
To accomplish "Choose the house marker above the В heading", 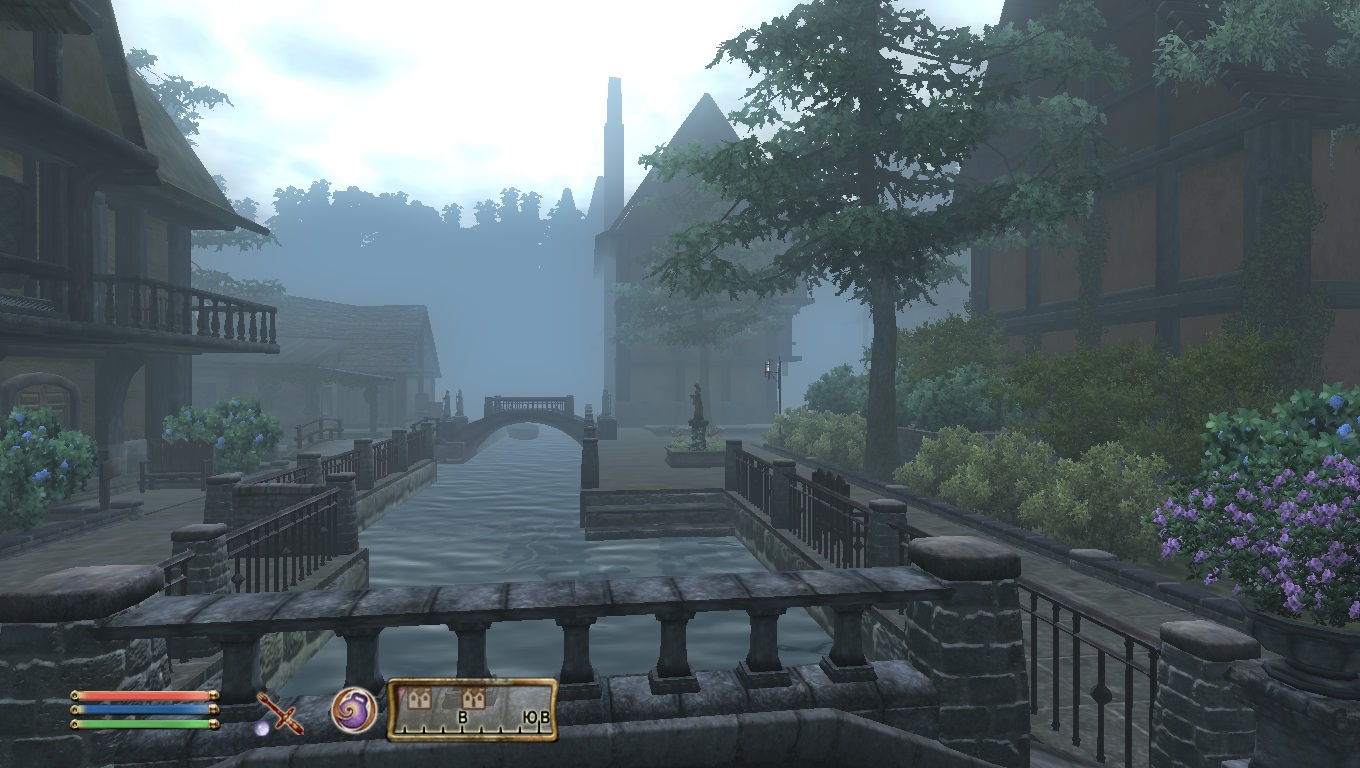I will click(x=473, y=699).
